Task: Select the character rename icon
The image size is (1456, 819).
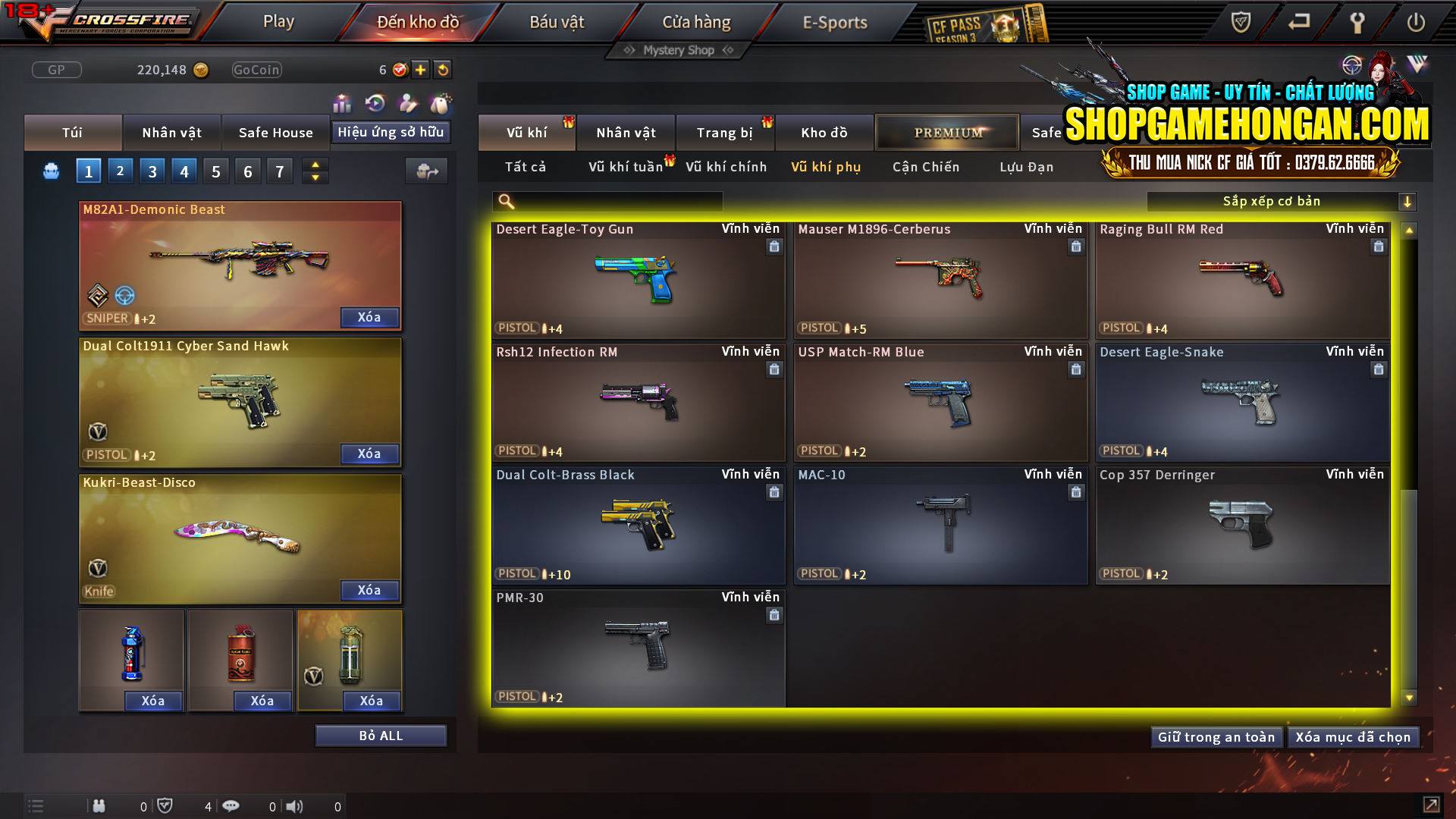Action: [x=406, y=102]
